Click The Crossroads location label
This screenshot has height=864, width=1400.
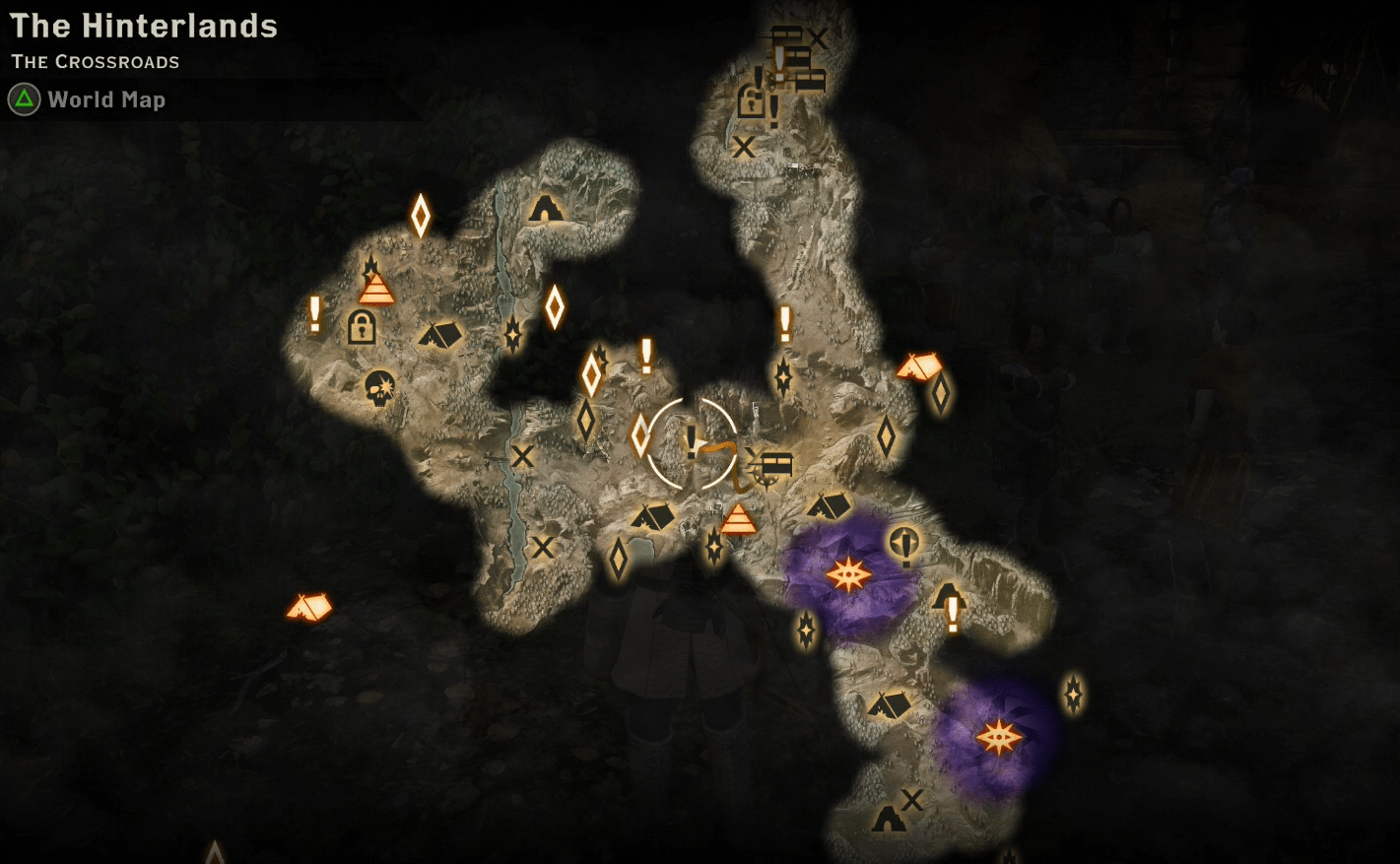coord(95,61)
